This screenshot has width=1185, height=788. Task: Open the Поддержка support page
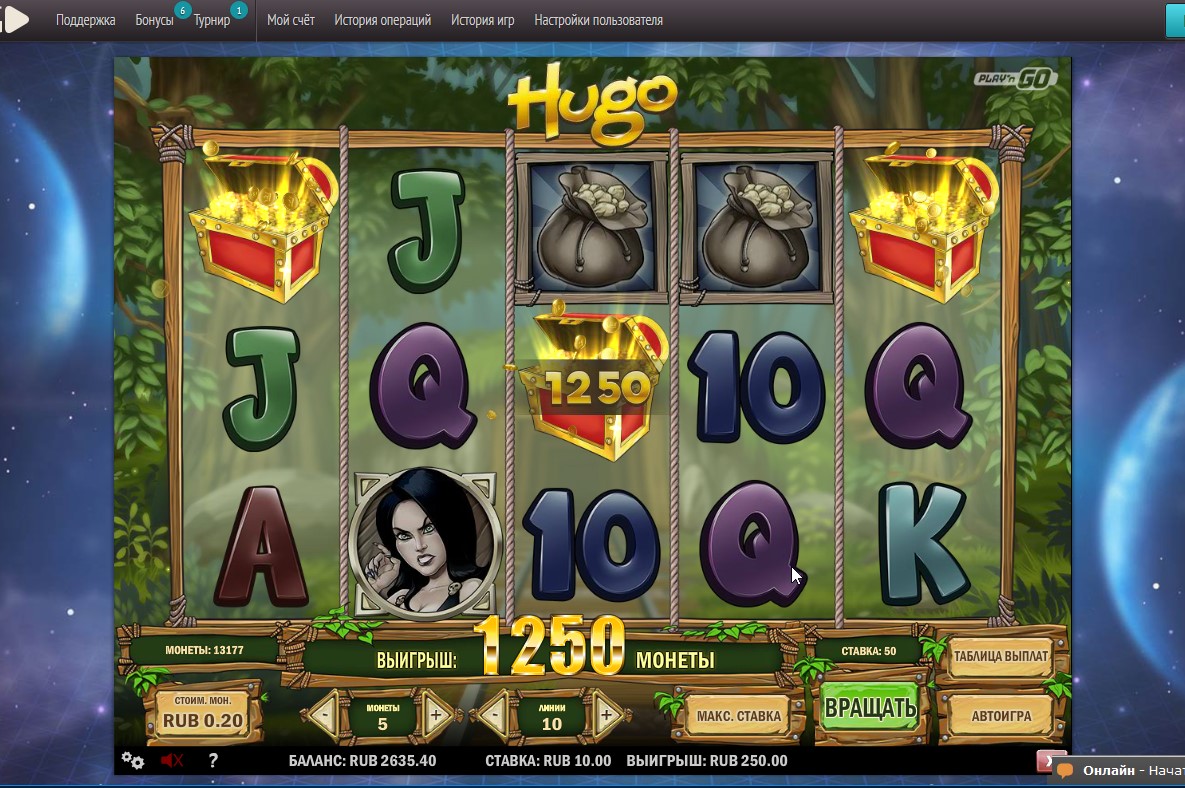pos(85,20)
